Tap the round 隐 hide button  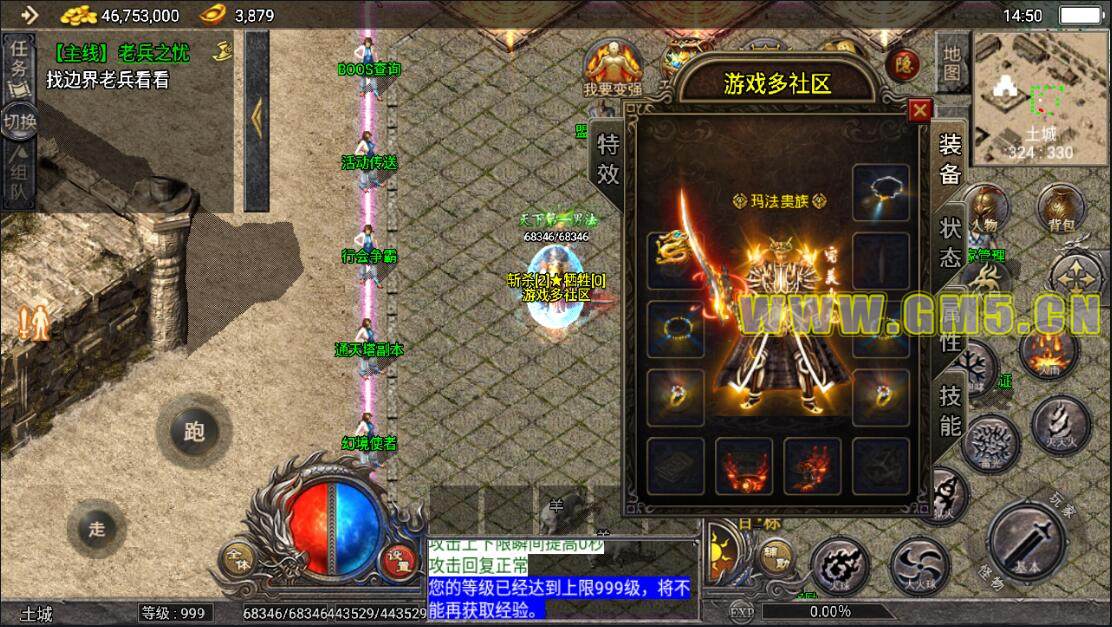(x=902, y=64)
